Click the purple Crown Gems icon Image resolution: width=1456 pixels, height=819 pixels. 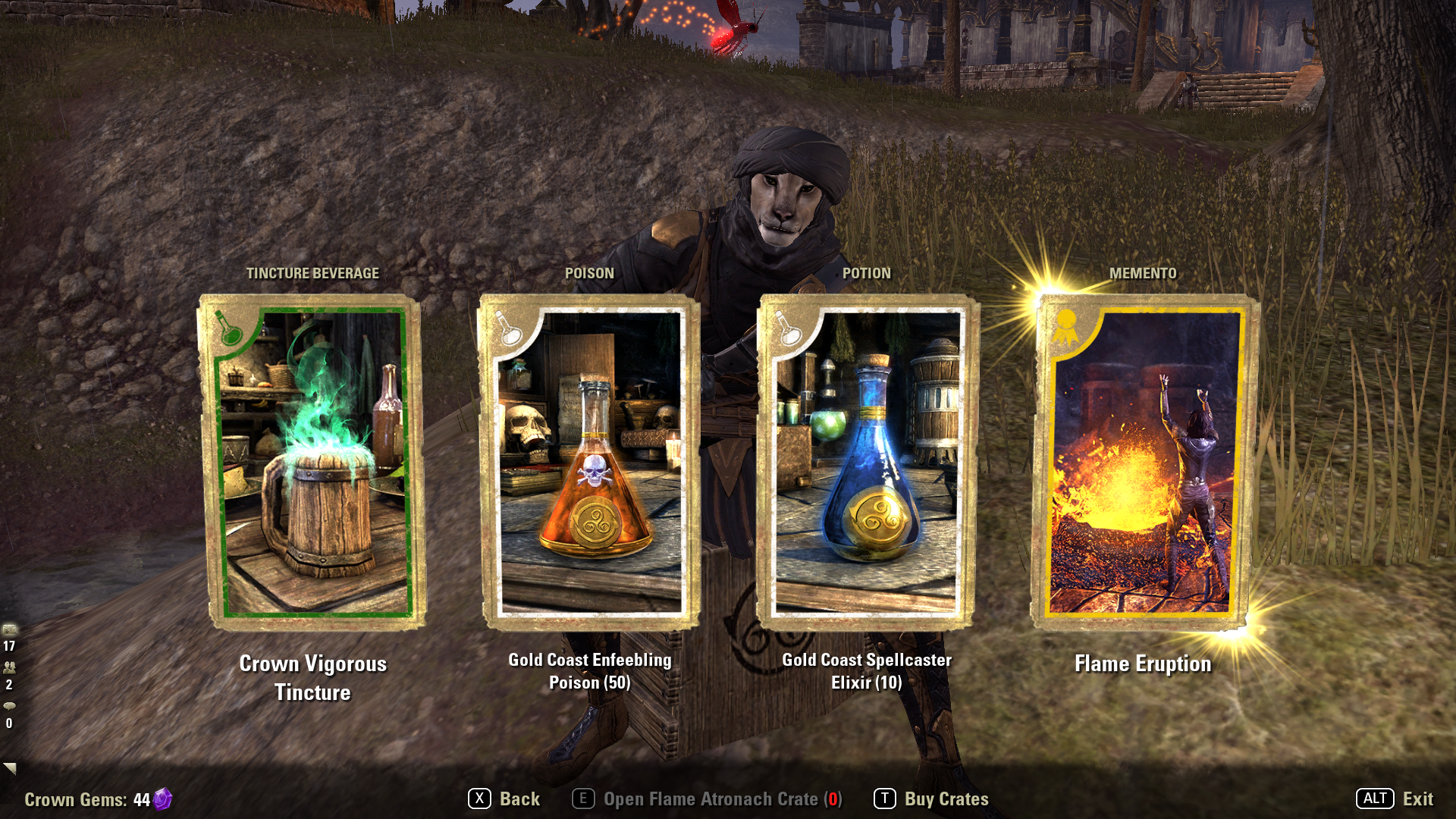(162, 799)
